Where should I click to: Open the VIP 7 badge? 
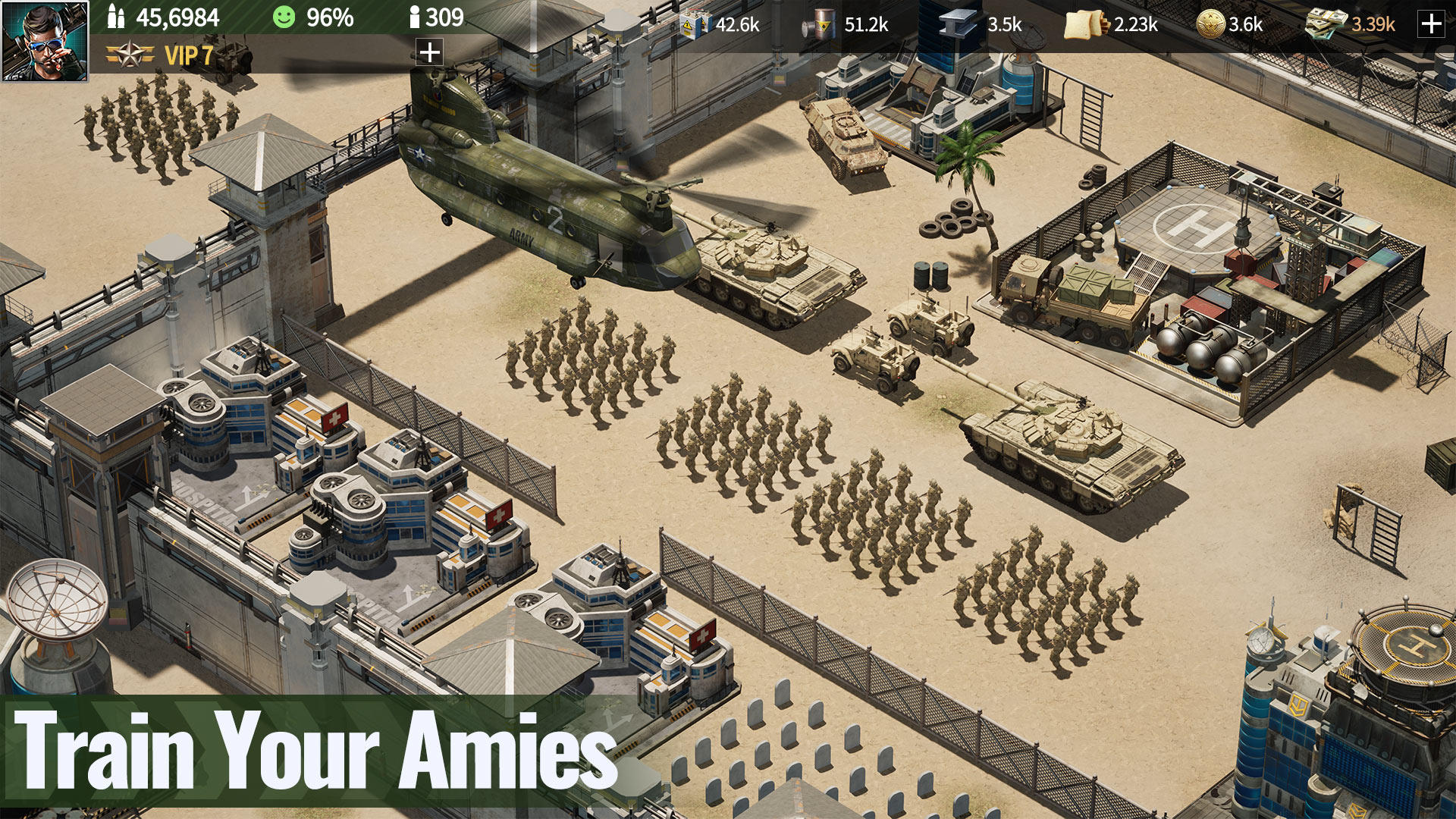(x=159, y=55)
